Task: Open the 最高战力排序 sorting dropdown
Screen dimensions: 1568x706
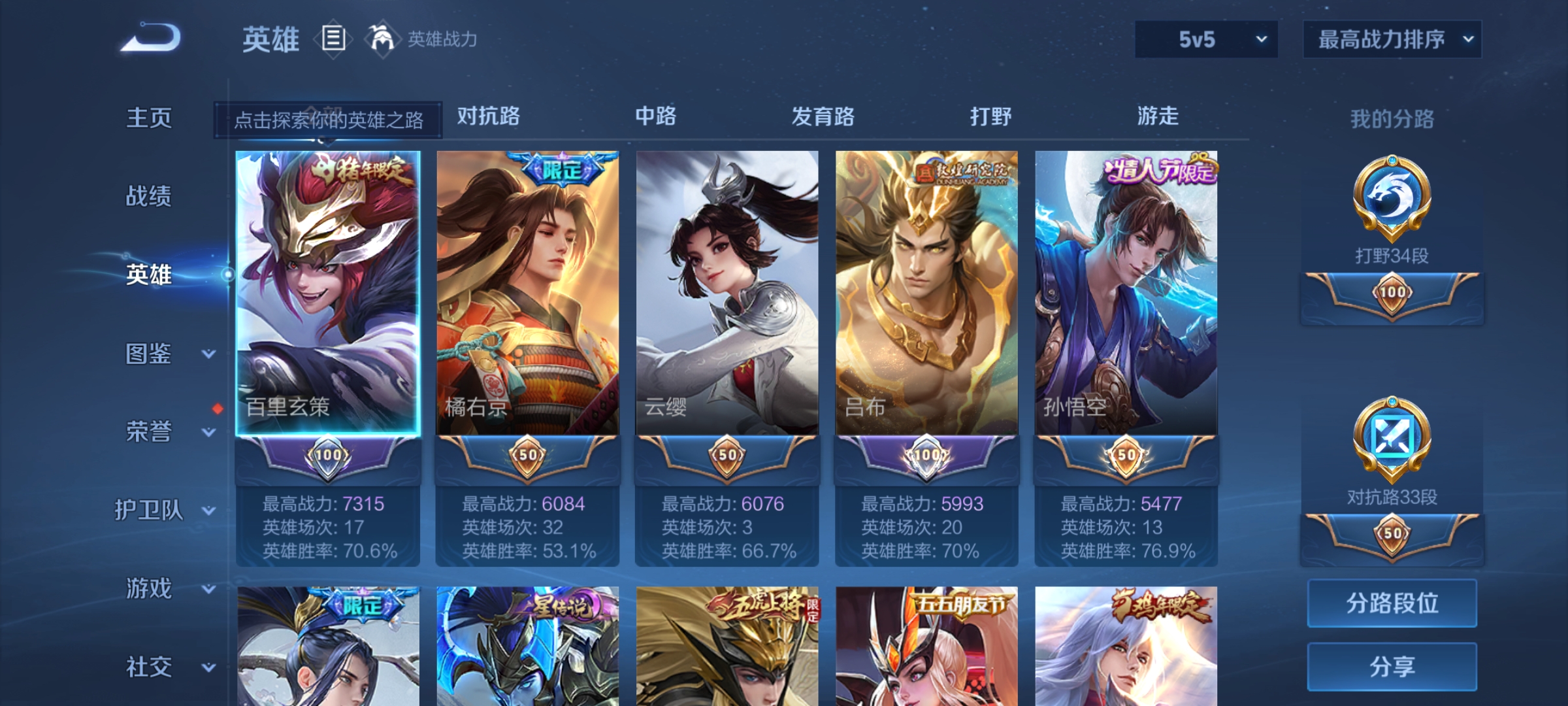Action: [x=1392, y=39]
